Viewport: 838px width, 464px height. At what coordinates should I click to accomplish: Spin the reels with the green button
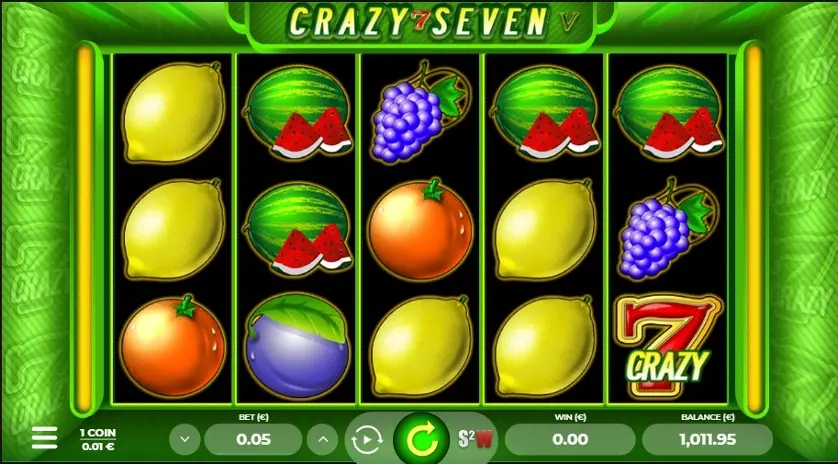(x=421, y=439)
